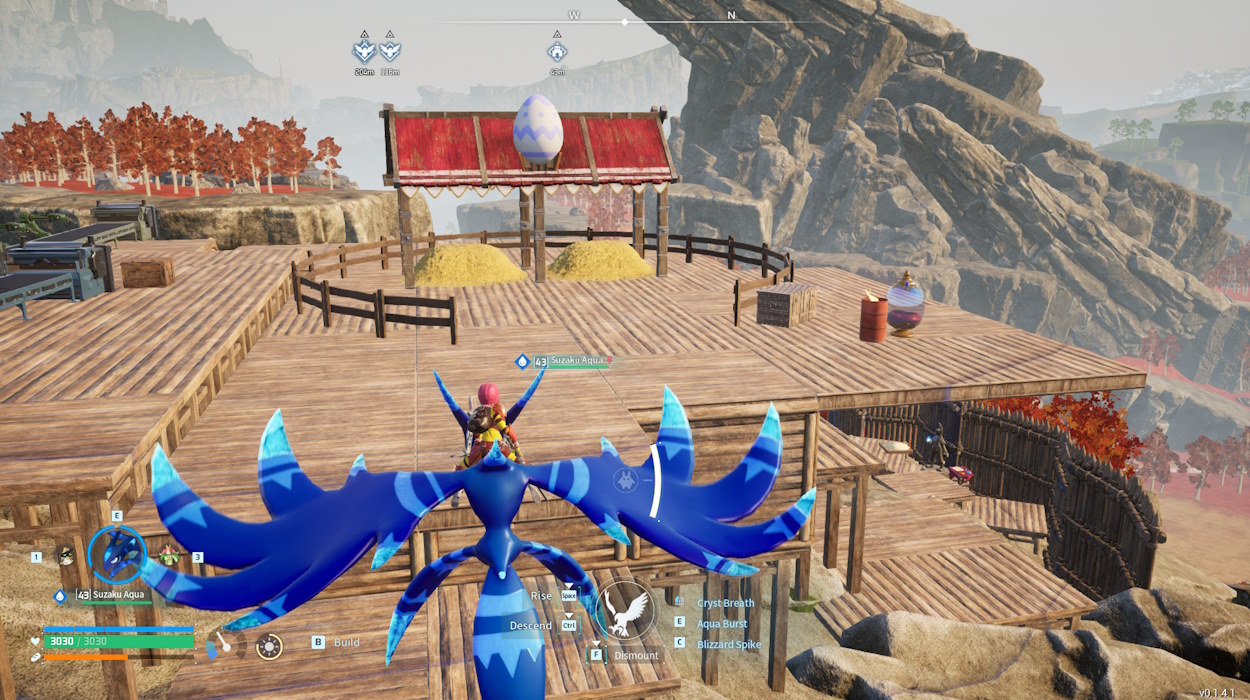Trigger the Blizzard Spike skill

(729, 644)
